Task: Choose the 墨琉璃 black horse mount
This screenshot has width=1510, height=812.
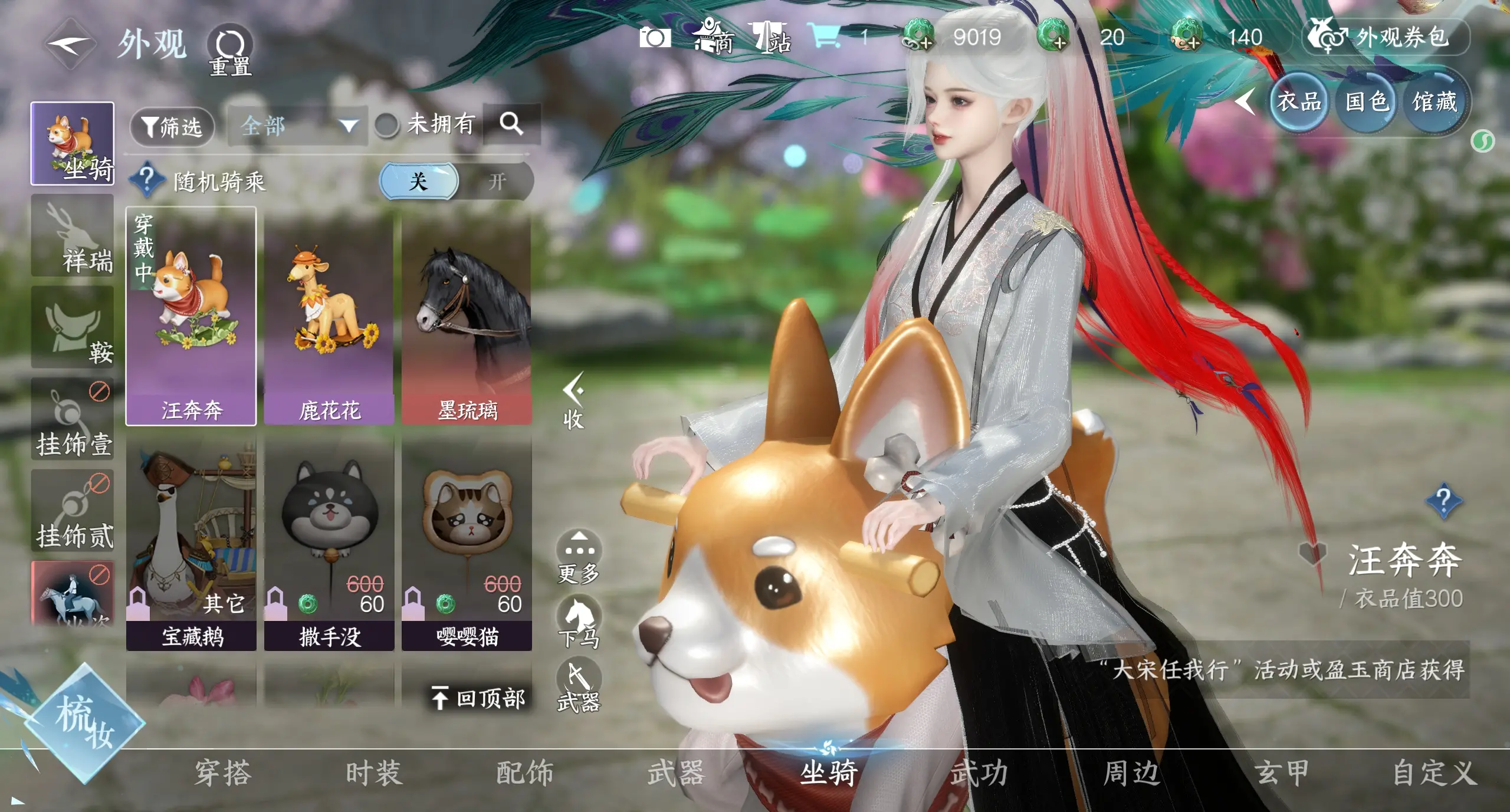Action: [467, 316]
